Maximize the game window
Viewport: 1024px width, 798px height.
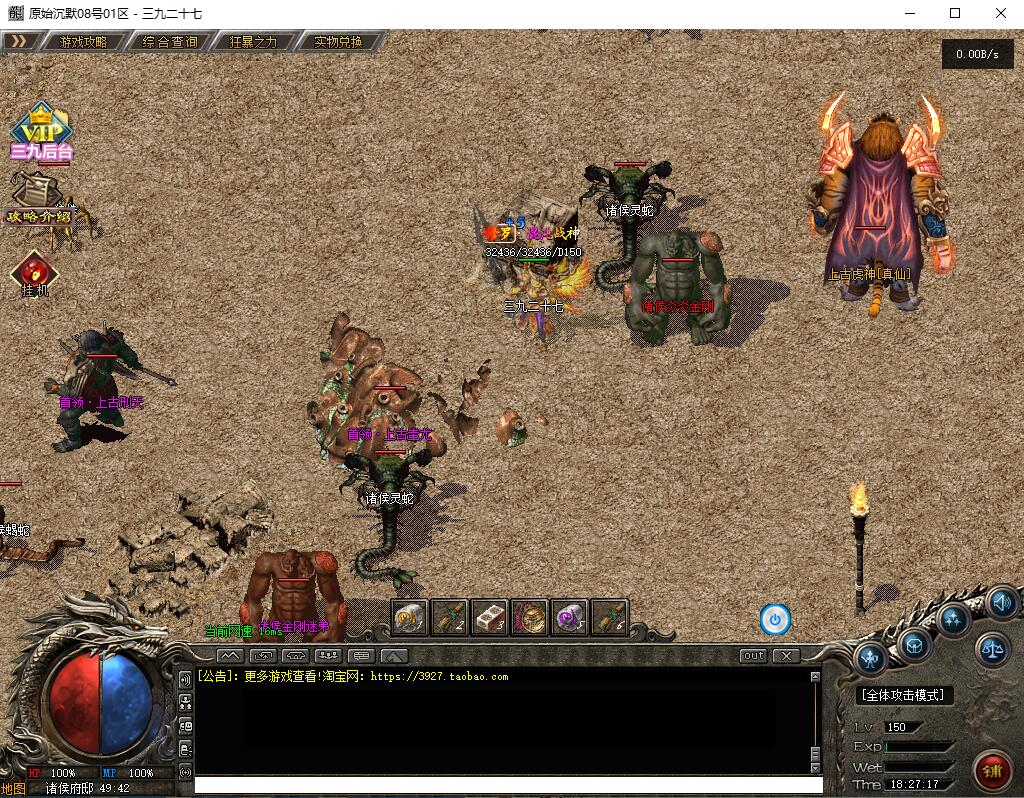tap(955, 13)
